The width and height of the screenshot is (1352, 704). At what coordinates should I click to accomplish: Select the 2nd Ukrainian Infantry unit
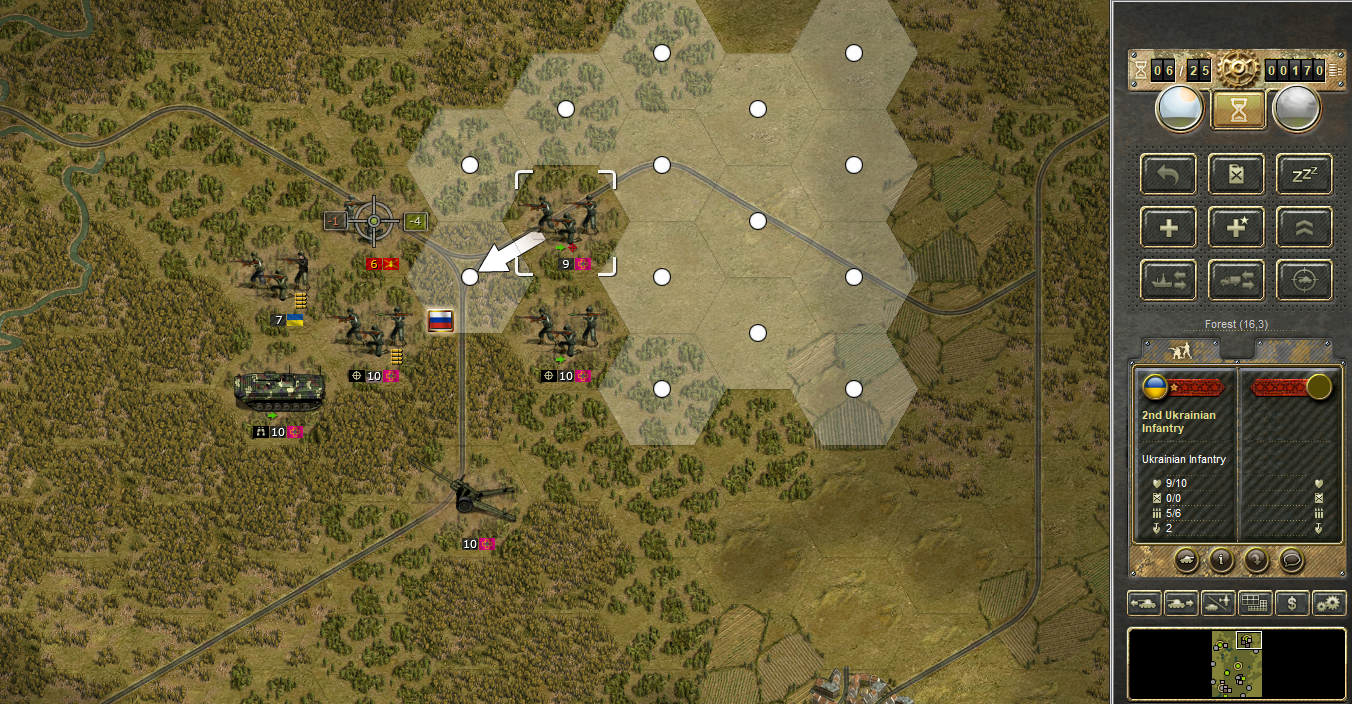[564, 219]
